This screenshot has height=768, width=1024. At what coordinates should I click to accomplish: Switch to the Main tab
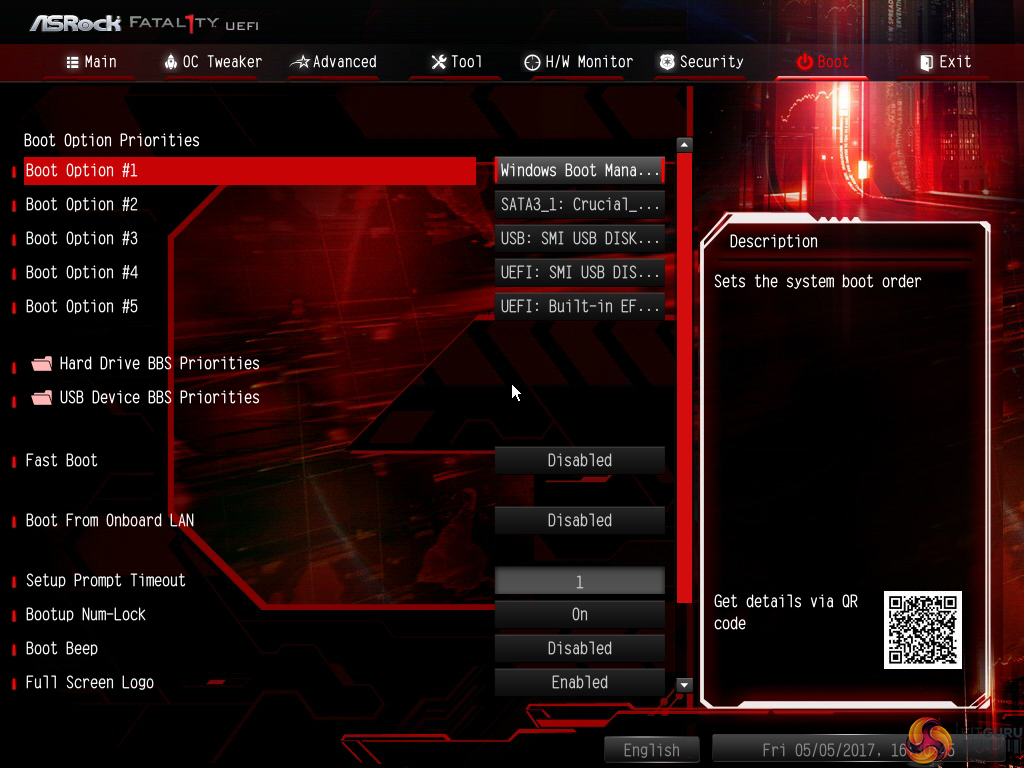pyautogui.click(x=91, y=62)
